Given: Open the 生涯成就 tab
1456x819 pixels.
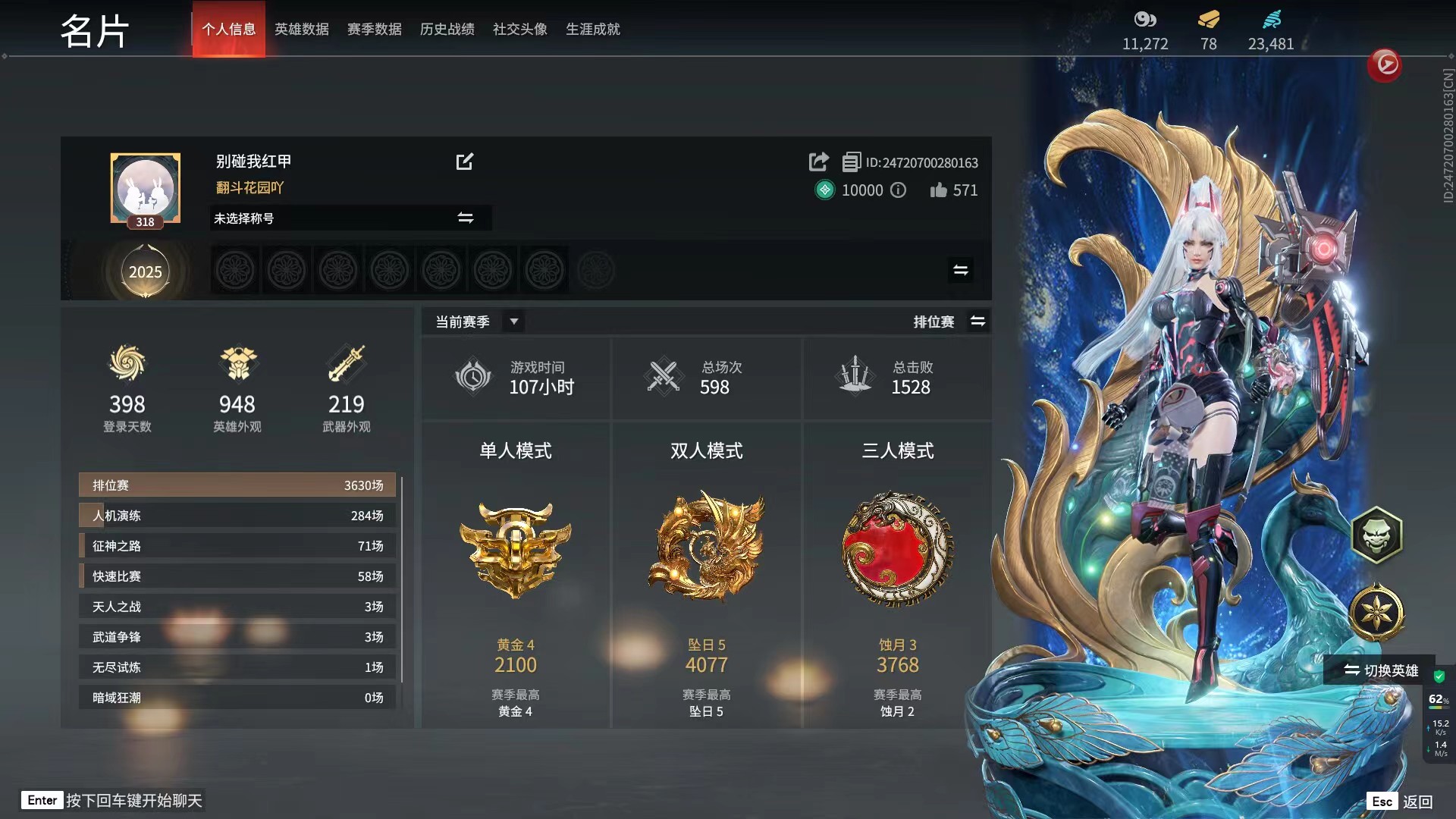Looking at the screenshot, I should [x=592, y=29].
